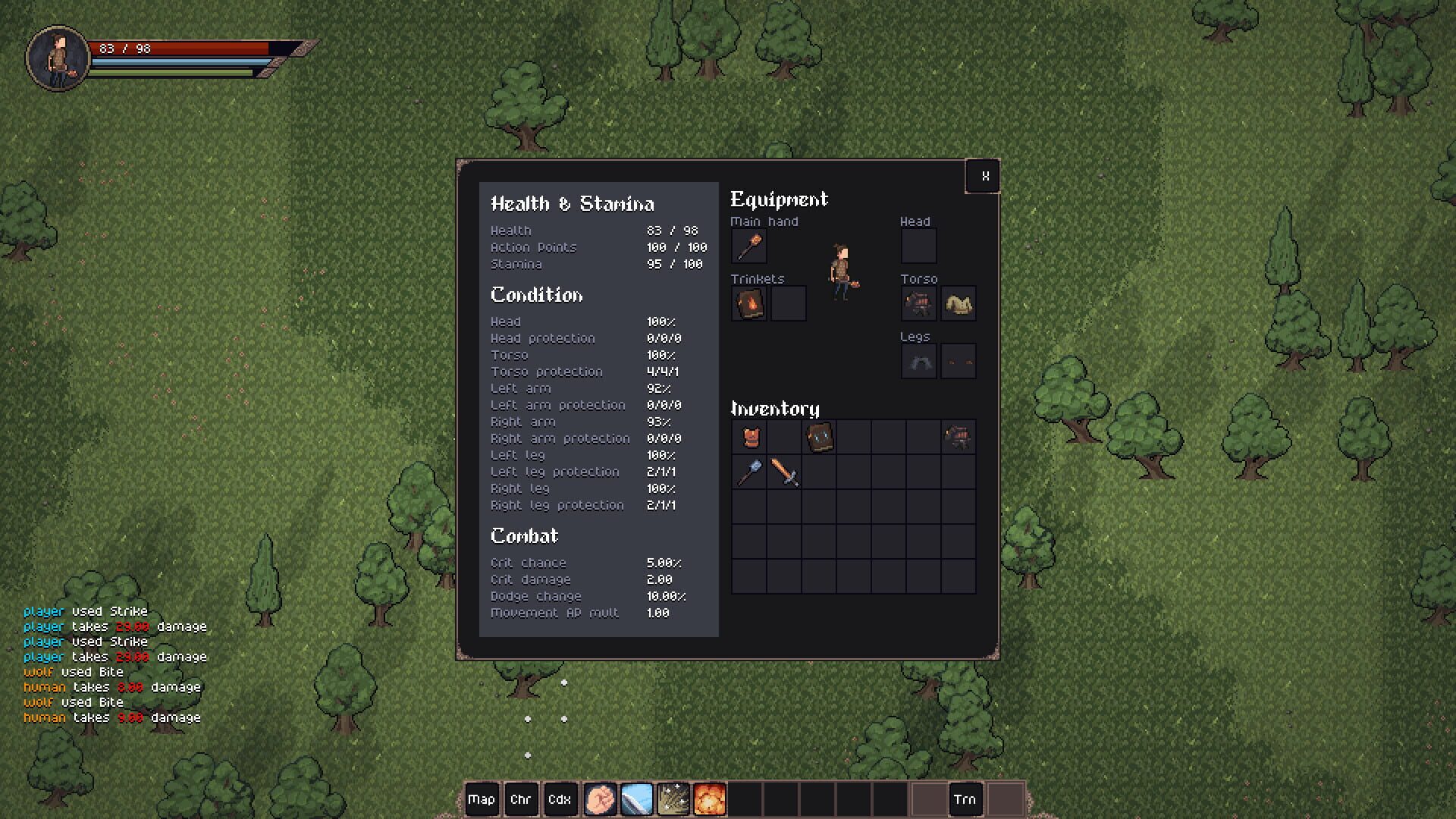Open the Map panel
This screenshot has width=1456, height=819.
pos(483,799)
